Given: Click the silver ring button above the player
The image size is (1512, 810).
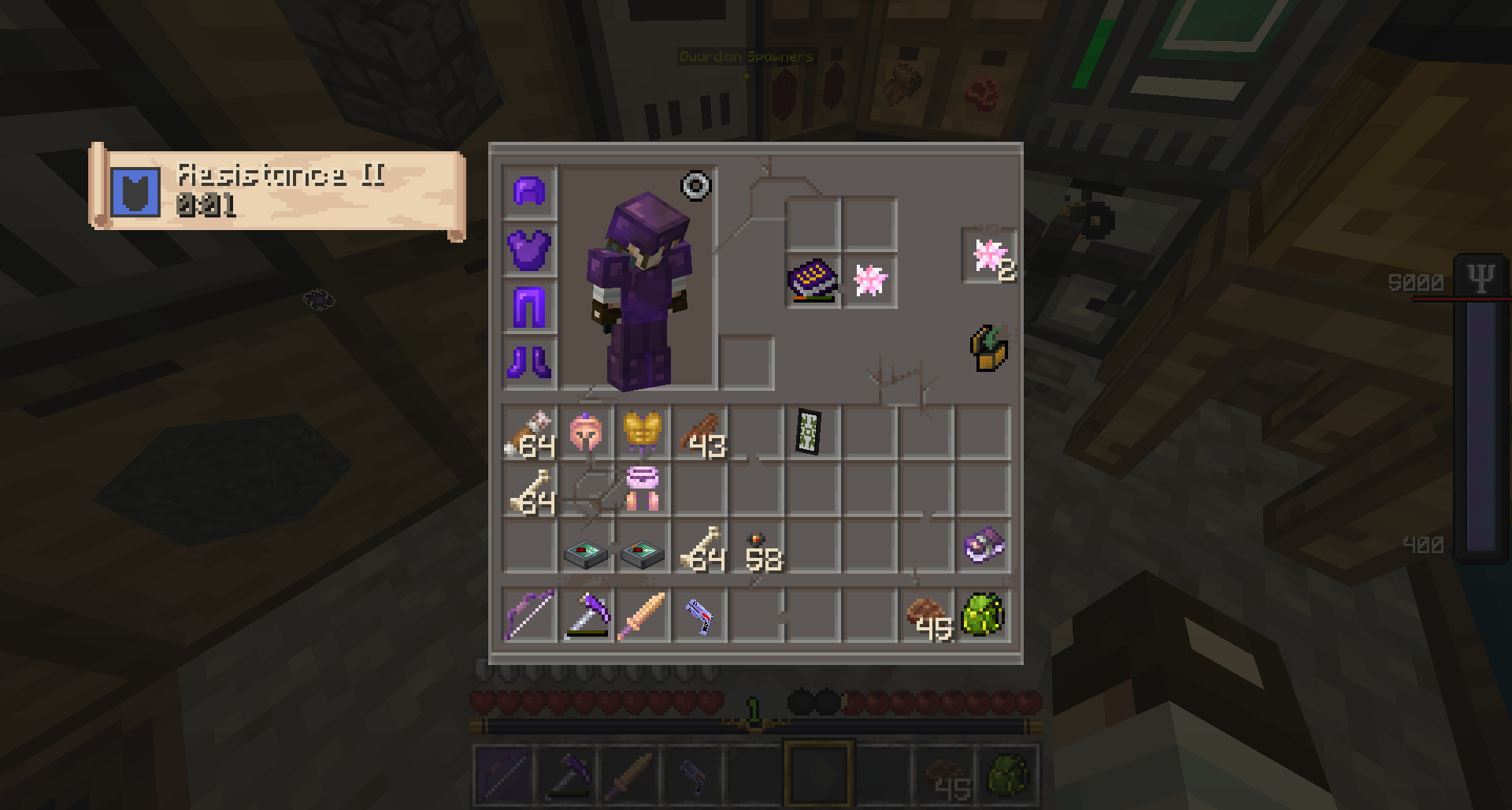Looking at the screenshot, I should [696, 186].
